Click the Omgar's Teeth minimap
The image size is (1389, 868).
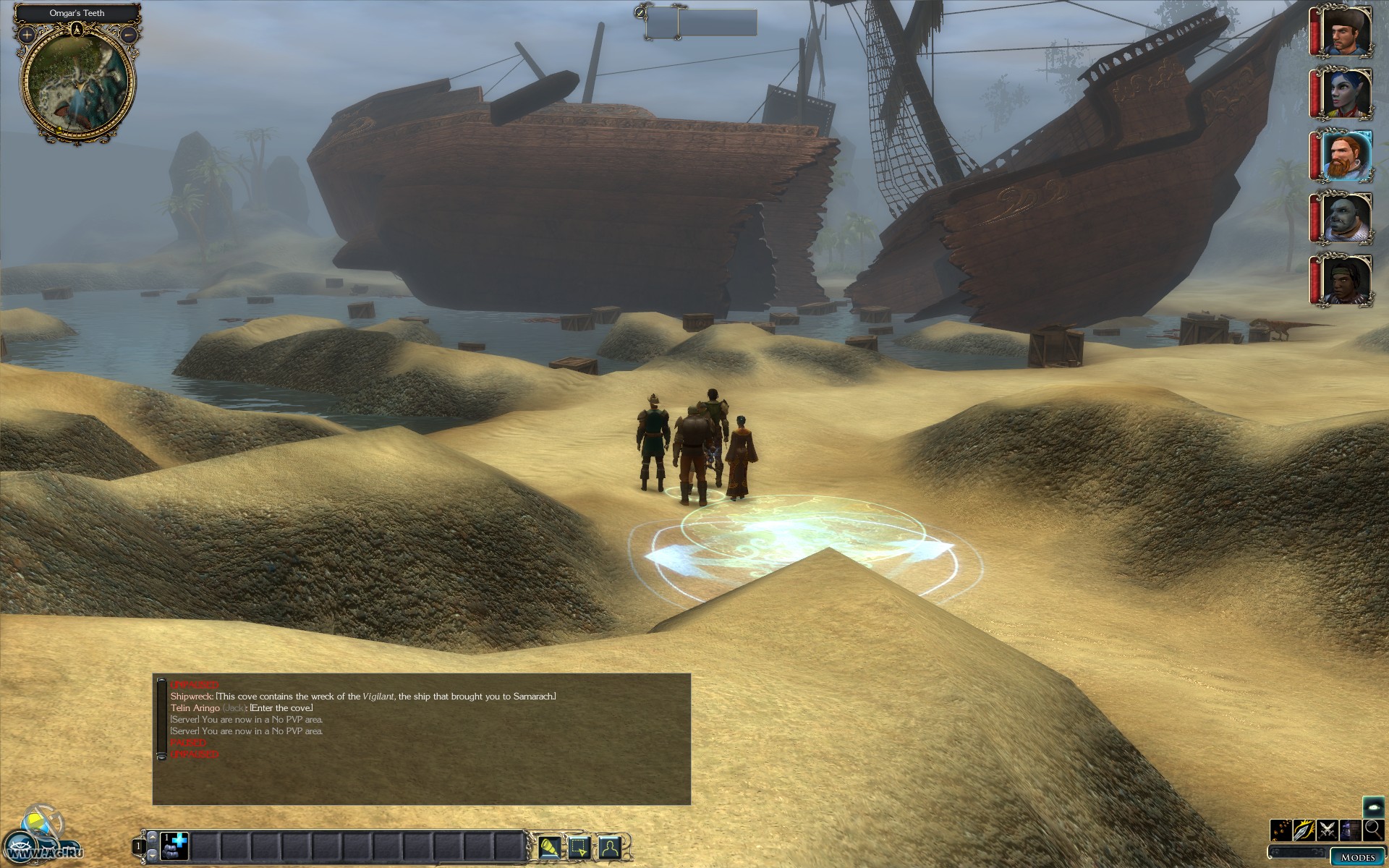[x=77, y=81]
